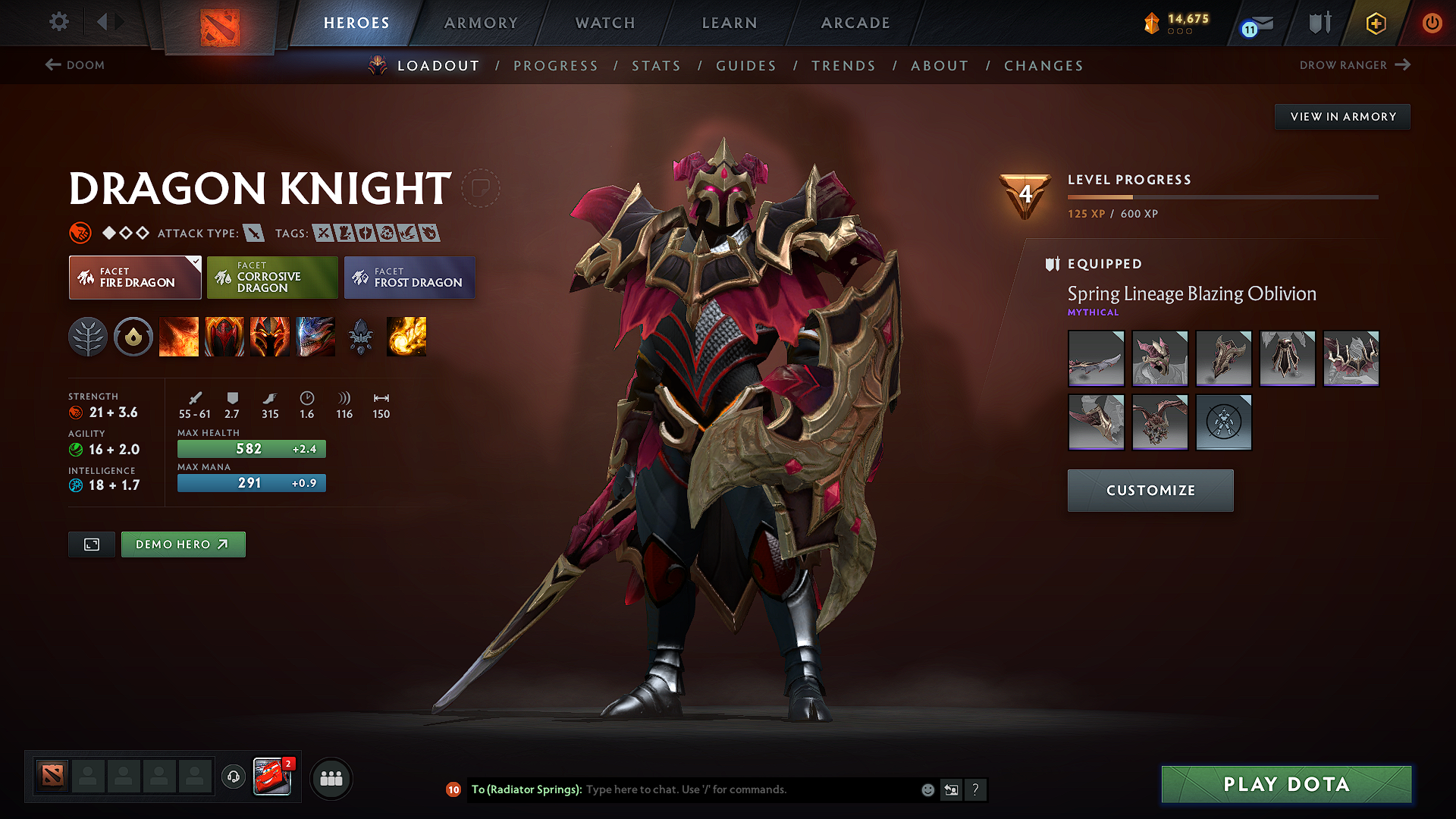Image resolution: width=1456 pixels, height=819 pixels.
Task: Select the Fire Dragon facet
Action: pos(134,278)
